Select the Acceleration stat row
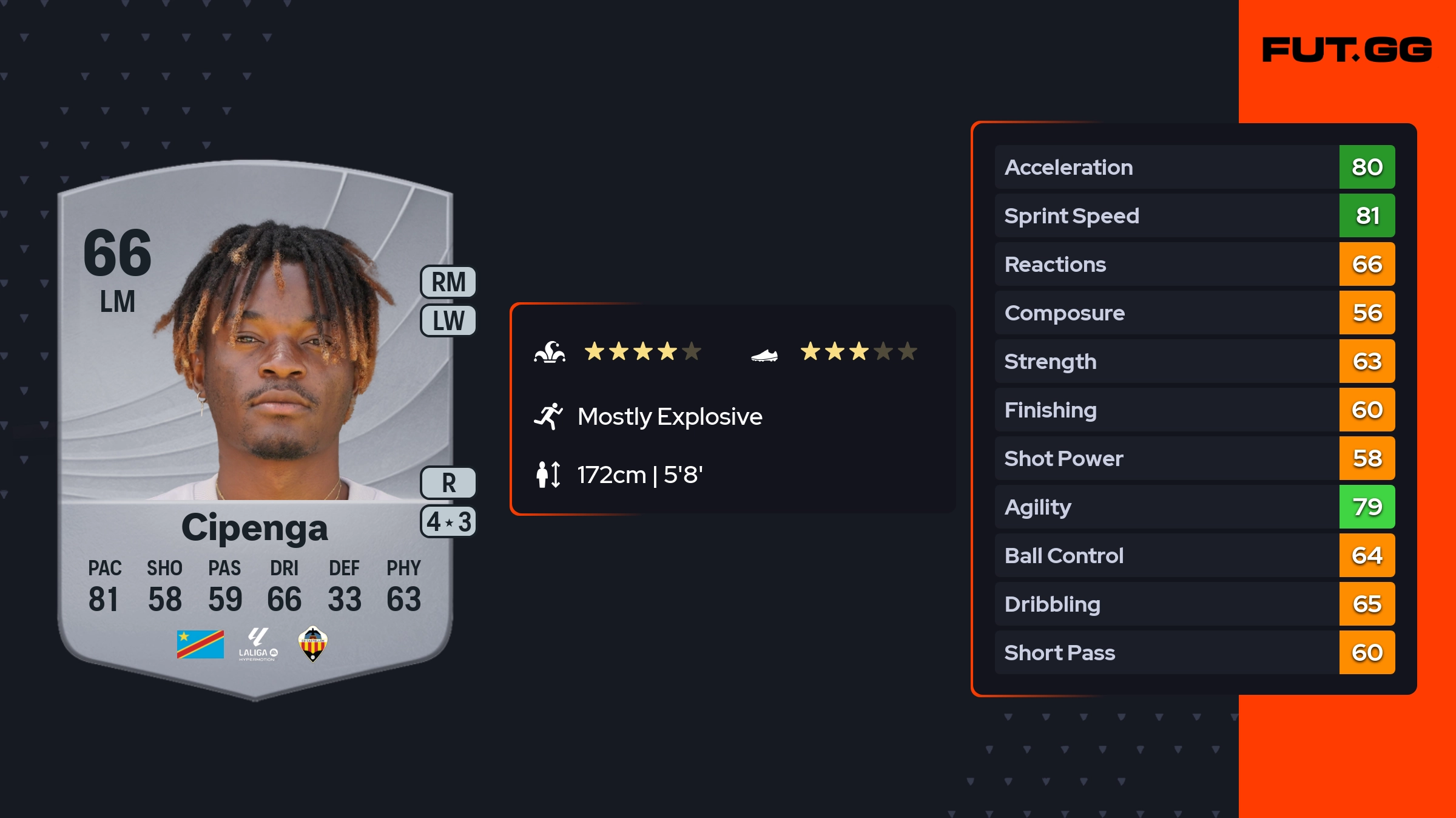Viewport: 1456px width, 818px height. coord(1194,167)
